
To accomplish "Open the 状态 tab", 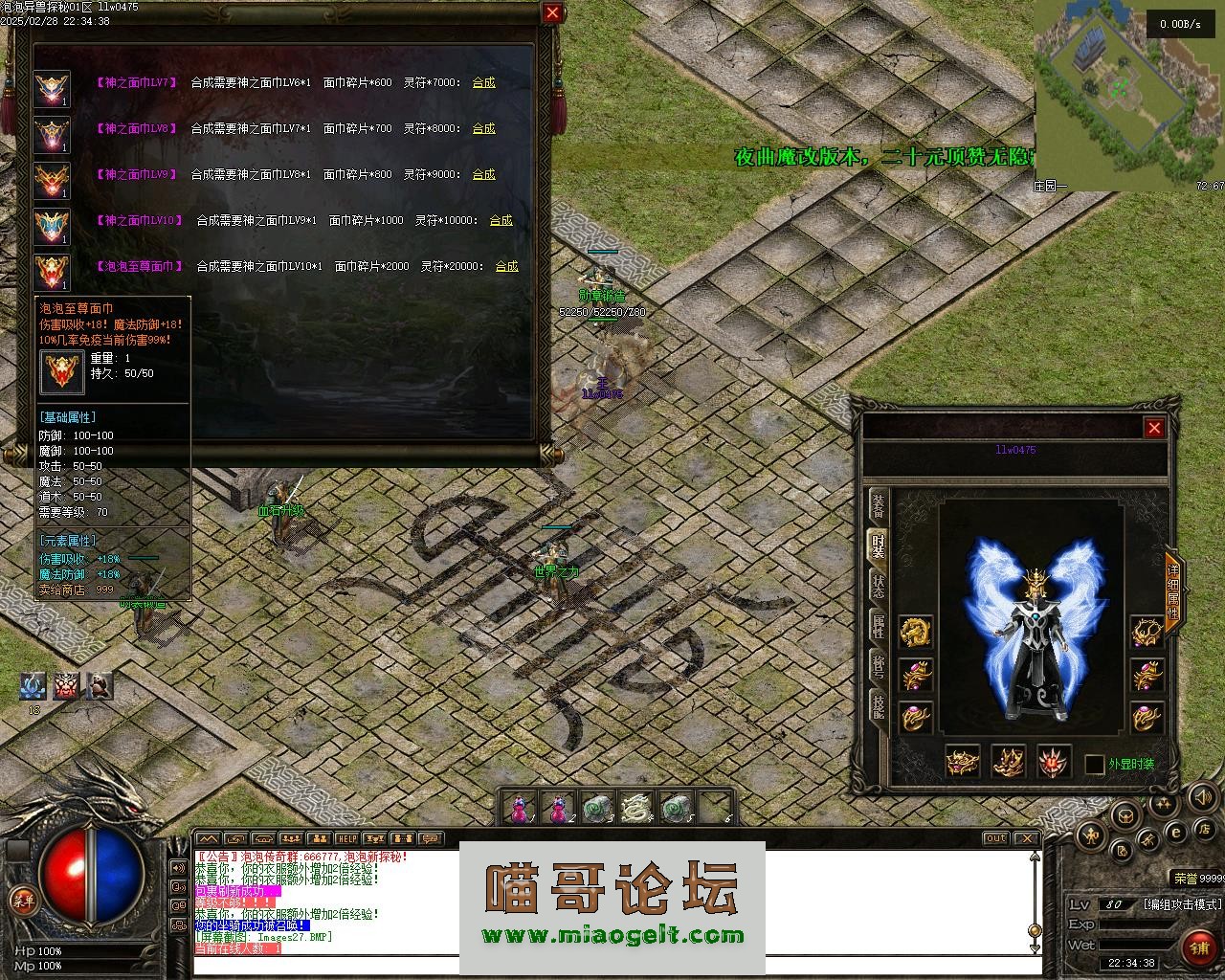I will tap(878, 587).
